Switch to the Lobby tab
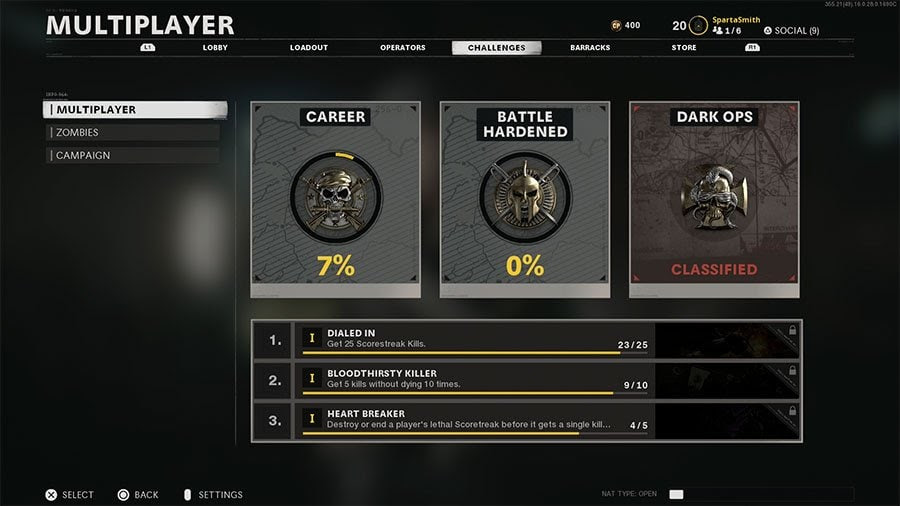This screenshot has height=506, width=900. 216,47
